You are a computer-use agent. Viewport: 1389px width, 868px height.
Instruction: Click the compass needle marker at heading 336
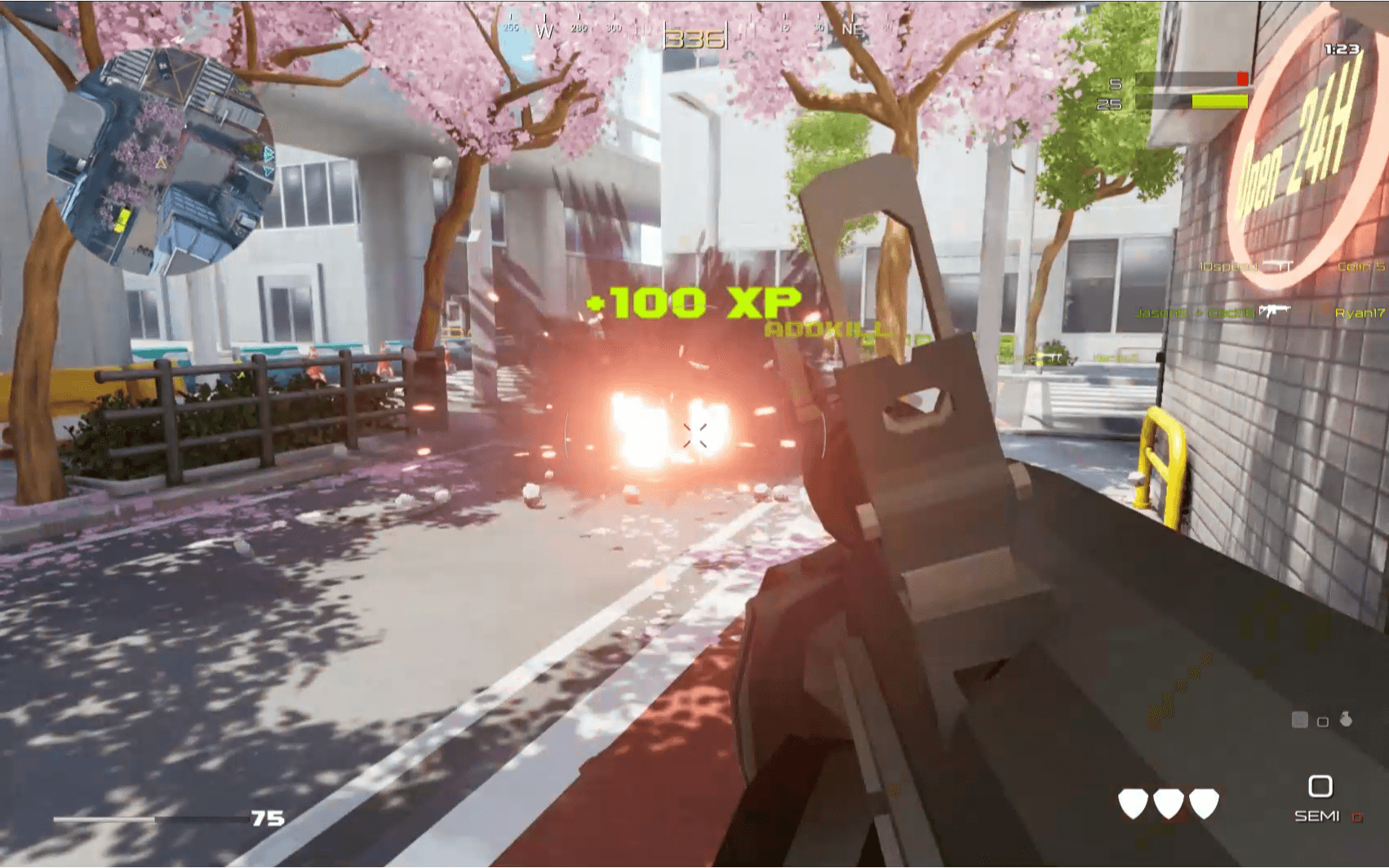coord(694,37)
